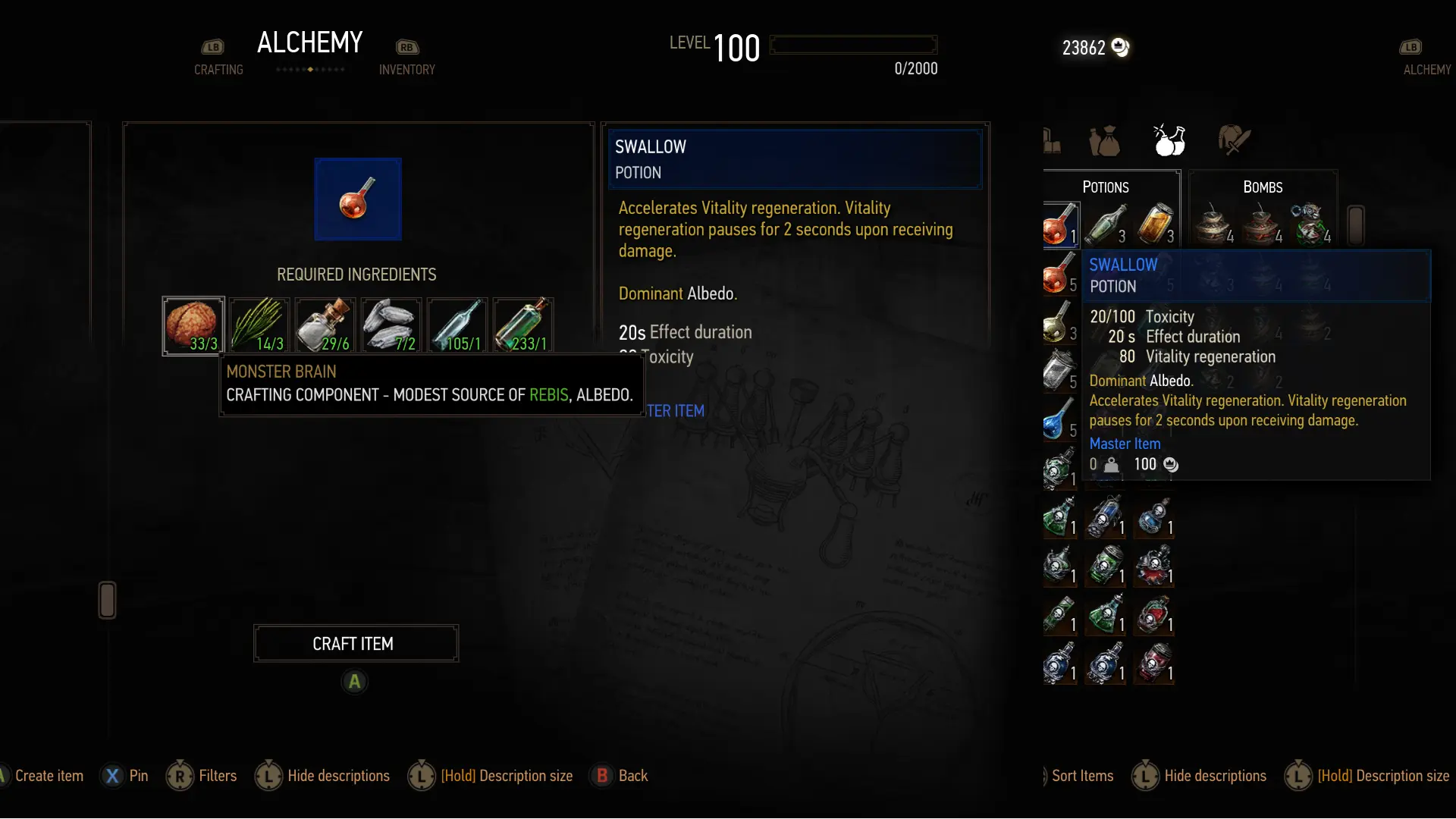This screenshot has height=819, width=1456.
Task: Pick the empty clear glass bottle ingredient
Action: coord(457,325)
